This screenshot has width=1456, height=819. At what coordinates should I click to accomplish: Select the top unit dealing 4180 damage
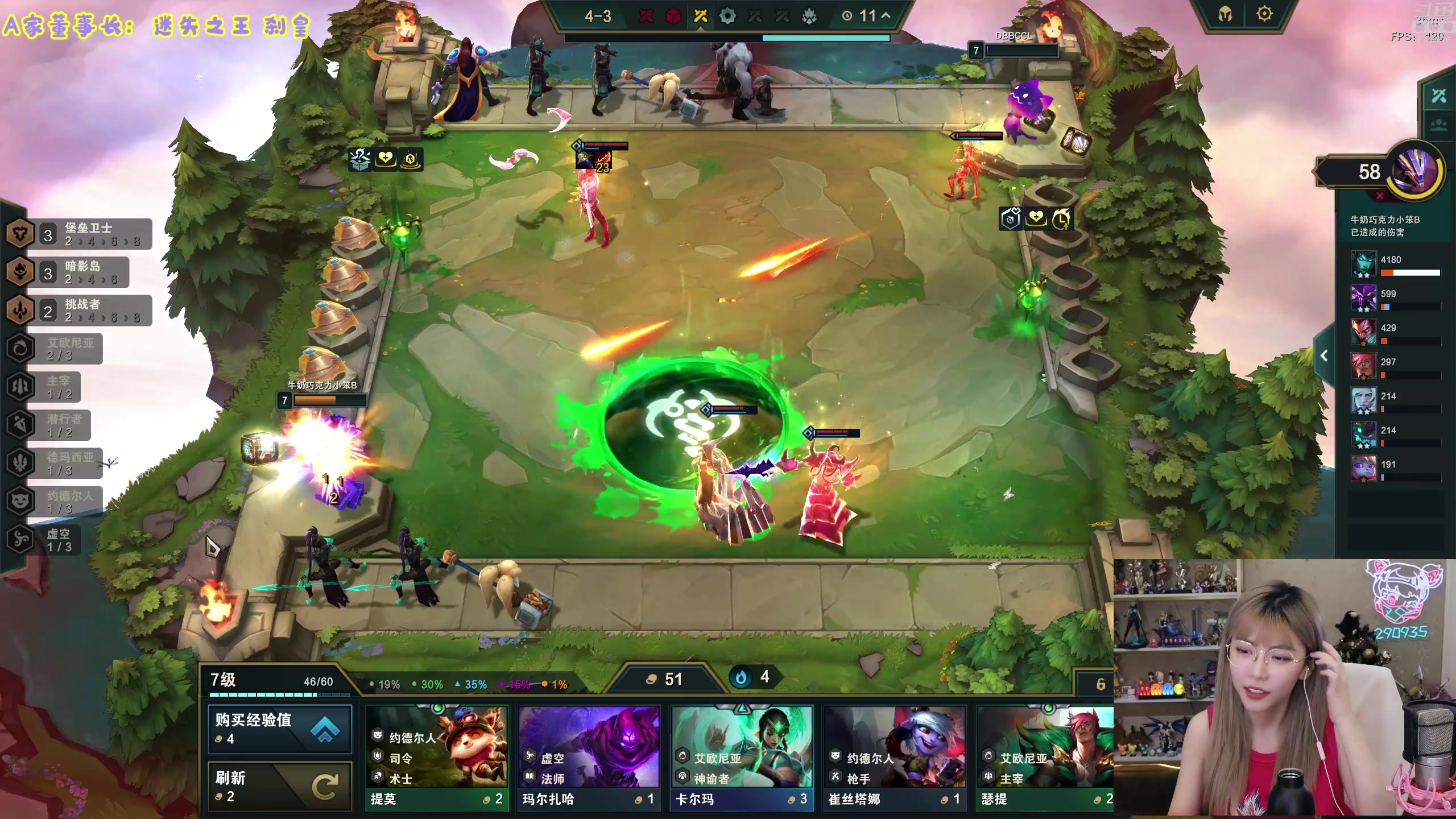pyautogui.click(x=1363, y=265)
